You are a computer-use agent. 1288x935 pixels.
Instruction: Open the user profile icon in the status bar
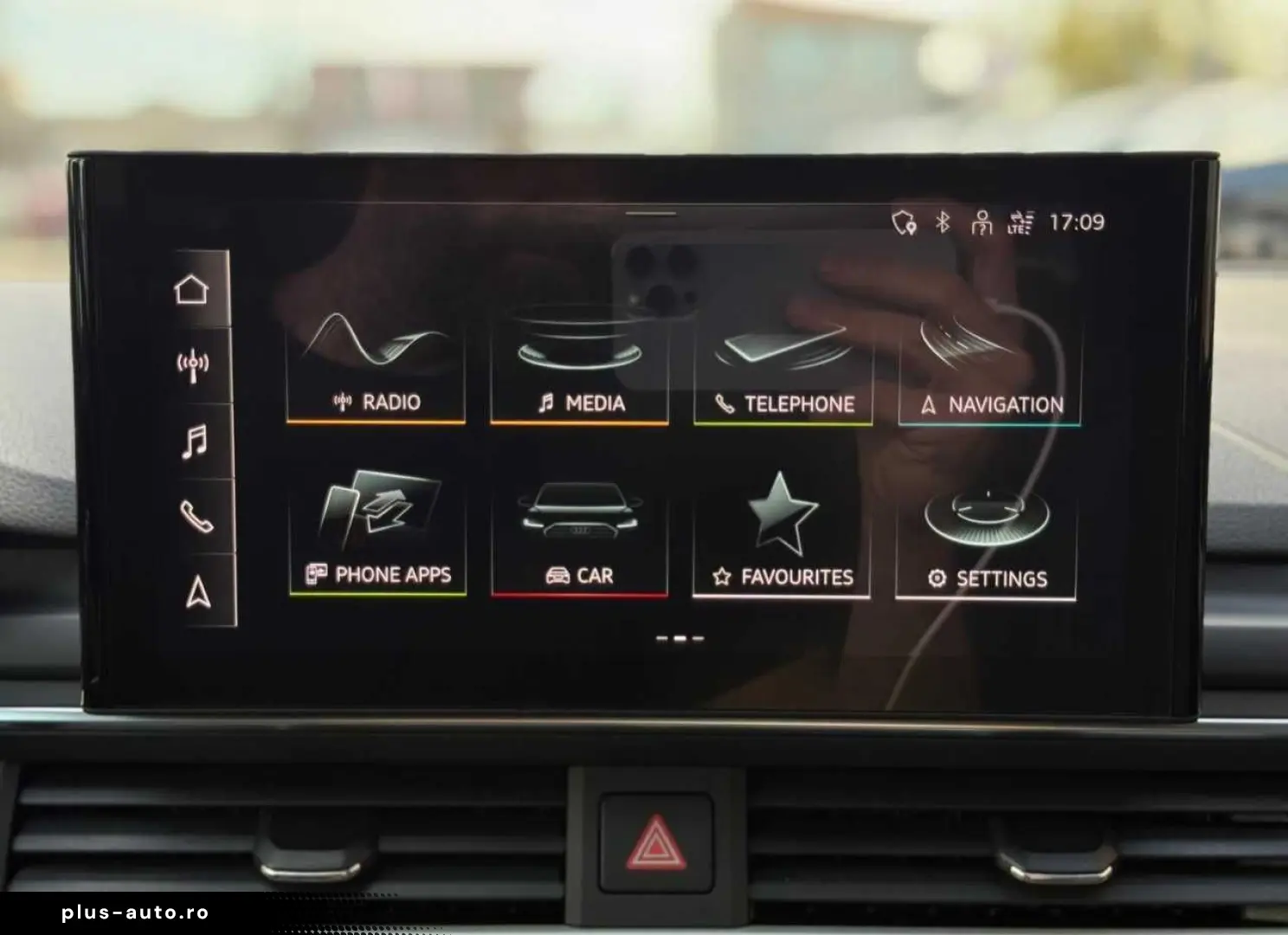click(982, 222)
